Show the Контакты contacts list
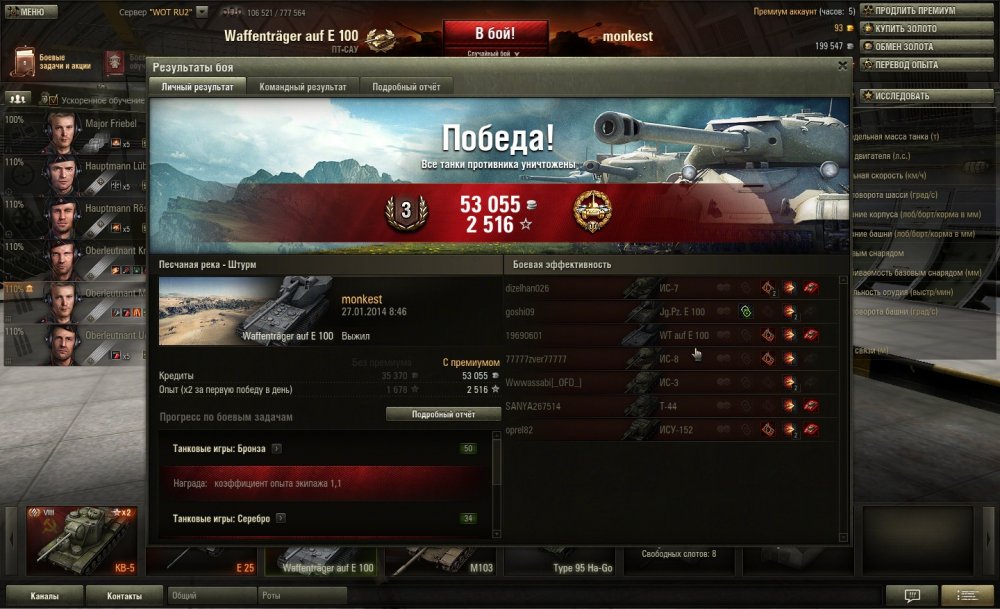Screen dimensions: 1000x609 [124, 595]
